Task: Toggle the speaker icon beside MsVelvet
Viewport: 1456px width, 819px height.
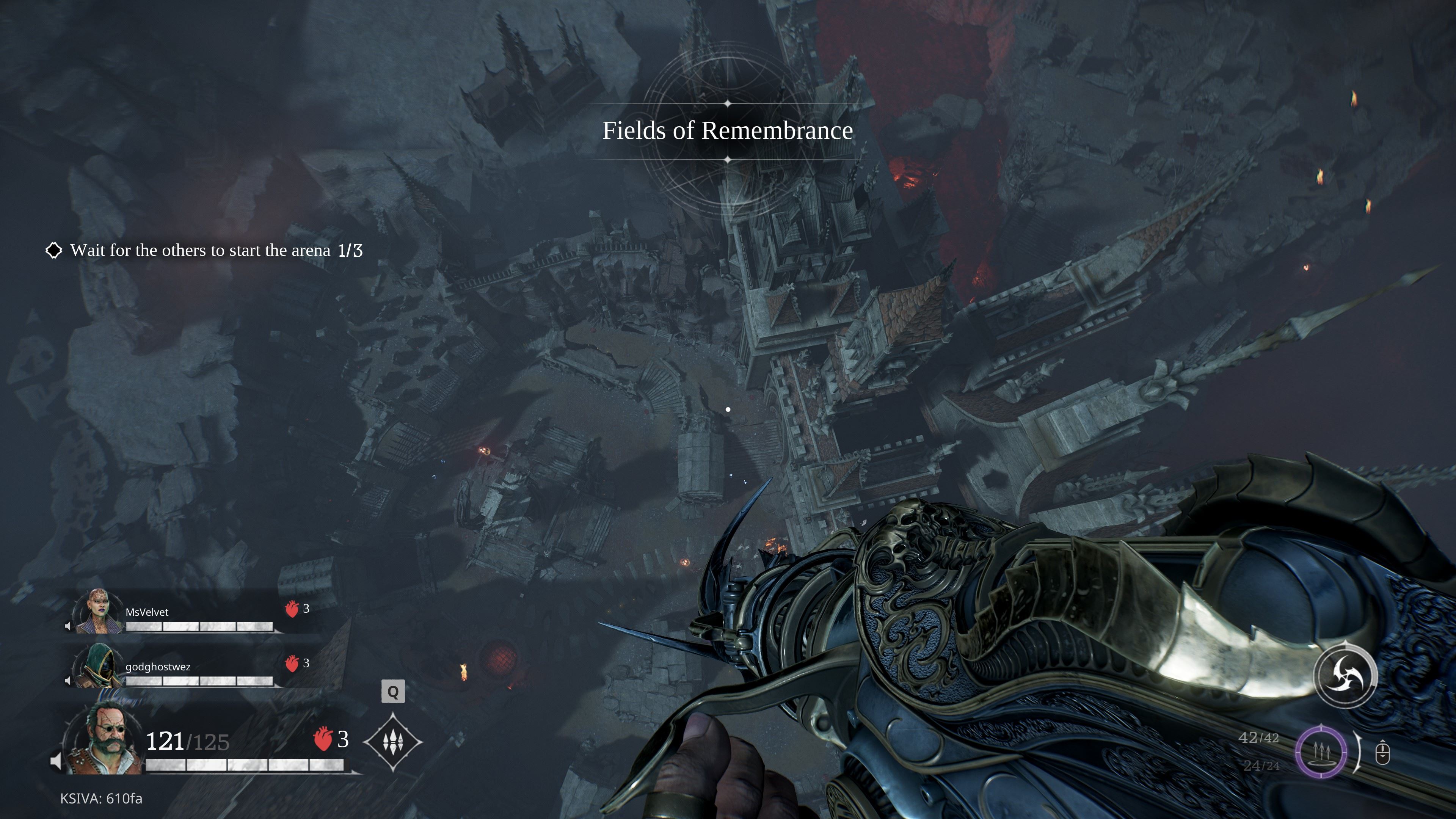Action: pyautogui.click(x=68, y=626)
